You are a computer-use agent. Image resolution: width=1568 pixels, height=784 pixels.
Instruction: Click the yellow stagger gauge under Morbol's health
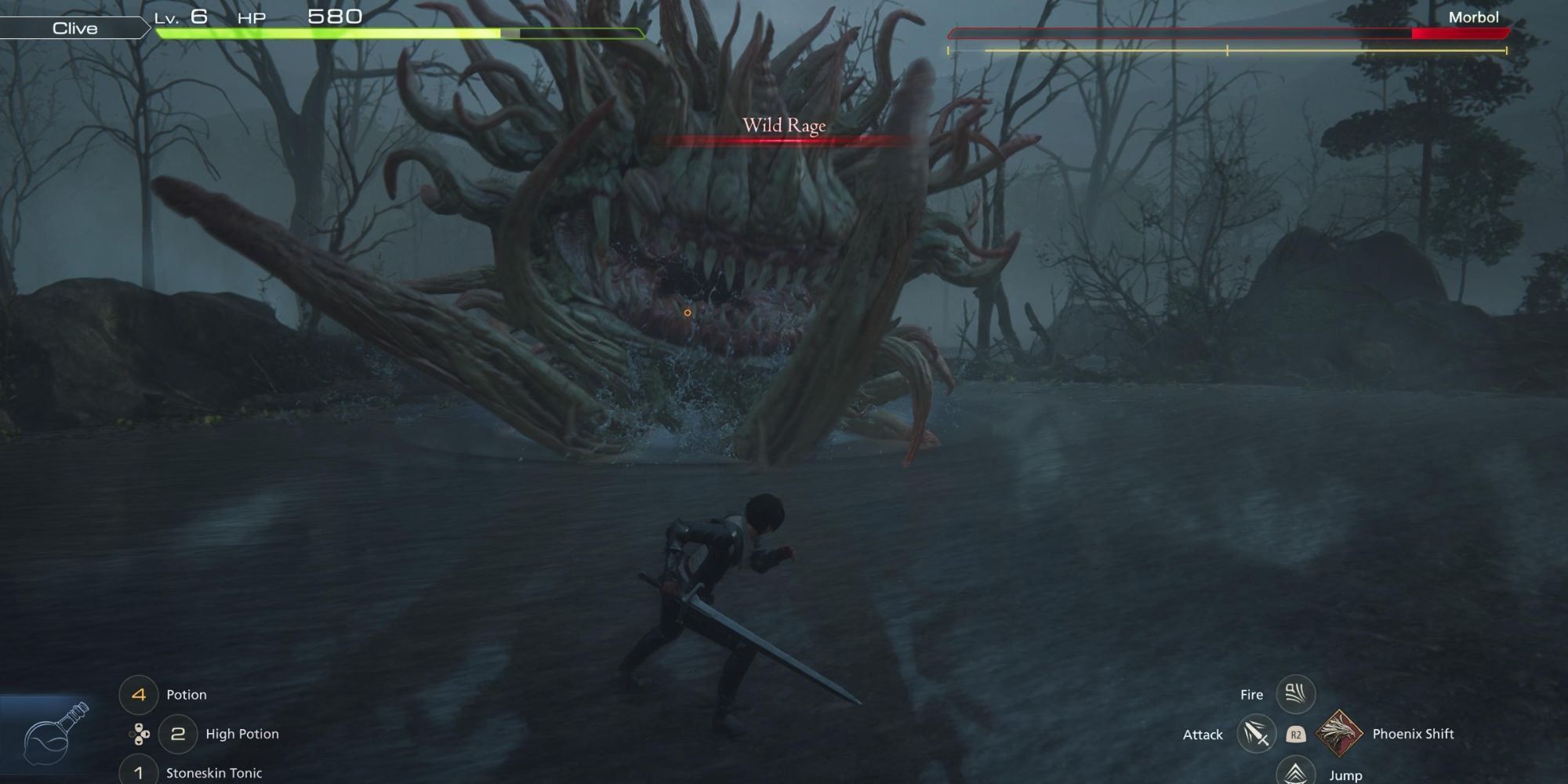pyautogui.click(x=1231, y=51)
